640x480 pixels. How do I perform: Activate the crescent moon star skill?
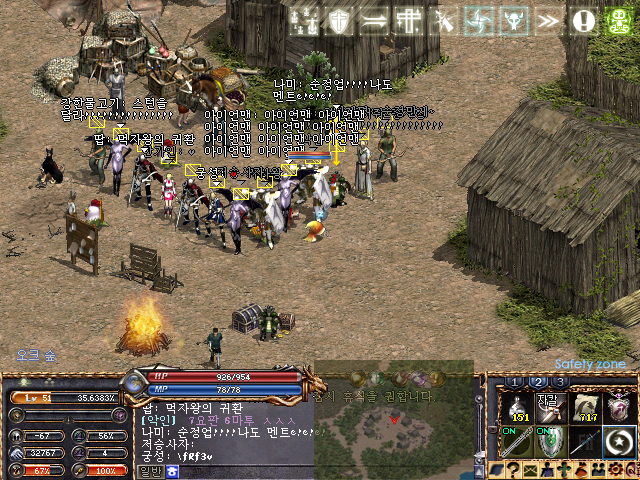[x=620, y=441]
